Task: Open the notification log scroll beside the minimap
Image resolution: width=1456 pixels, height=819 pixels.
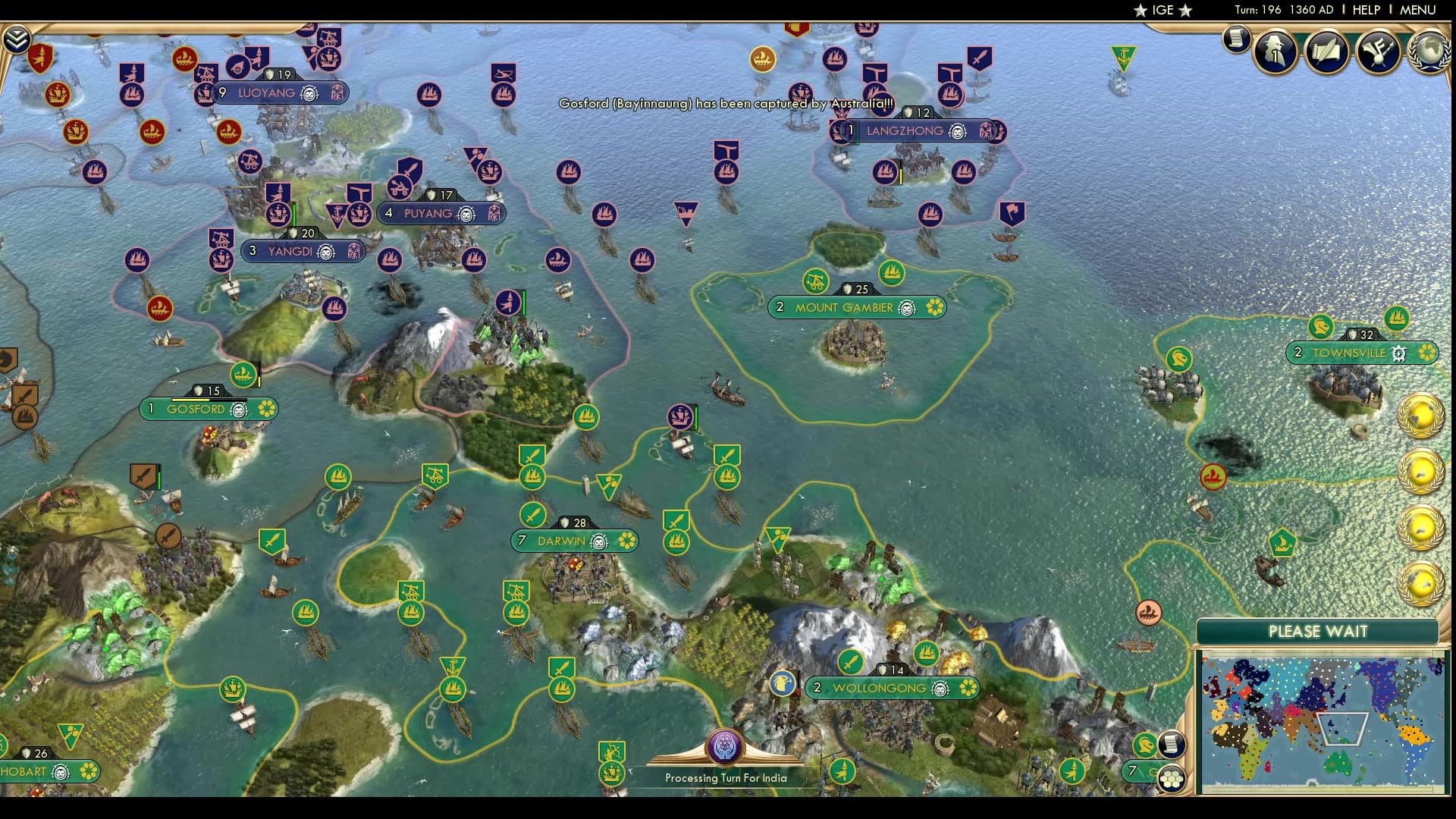Action: click(x=1170, y=744)
